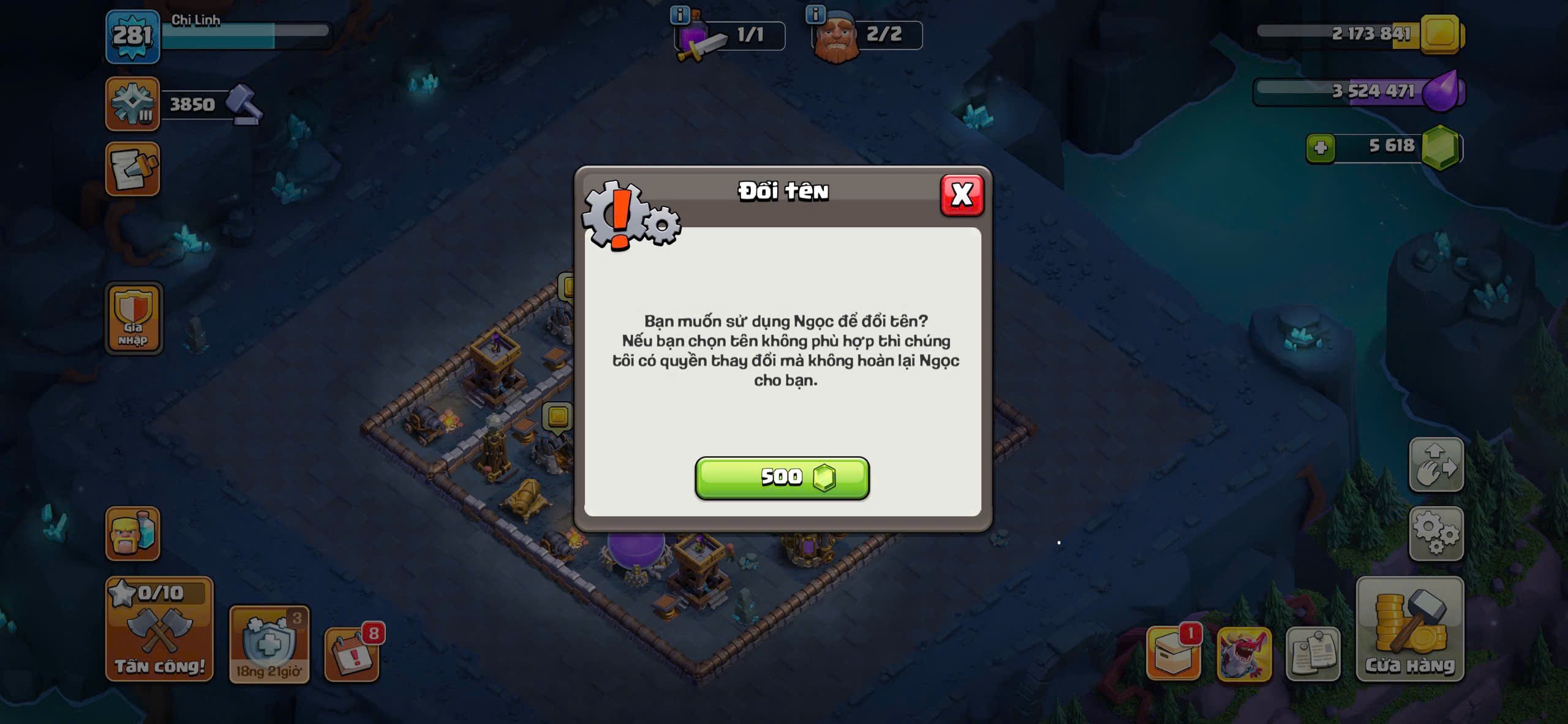Open the Cửa Hàng shop

click(1409, 630)
